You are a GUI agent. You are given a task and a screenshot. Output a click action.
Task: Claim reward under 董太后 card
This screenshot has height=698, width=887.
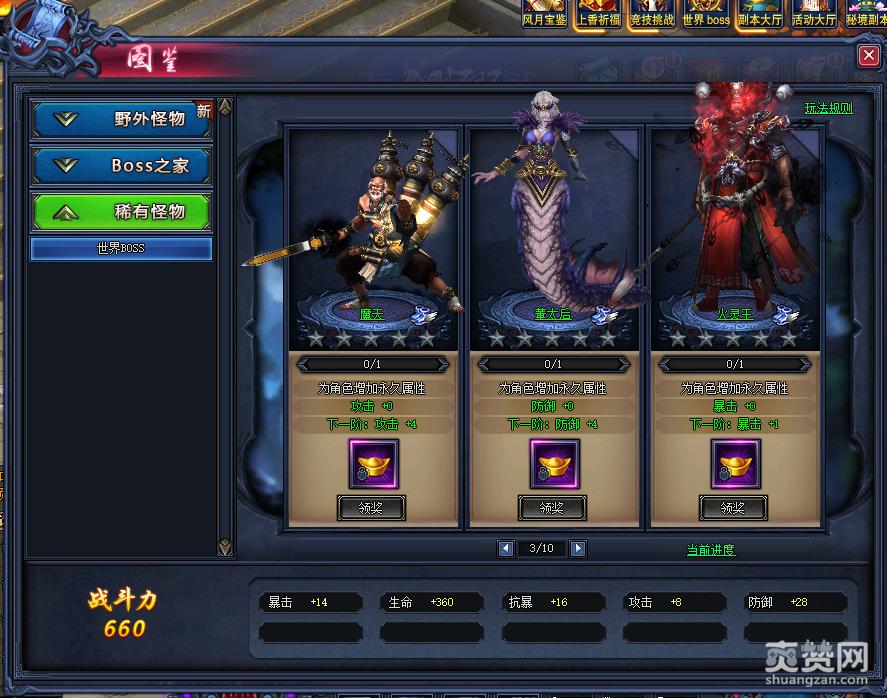coord(552,508)
